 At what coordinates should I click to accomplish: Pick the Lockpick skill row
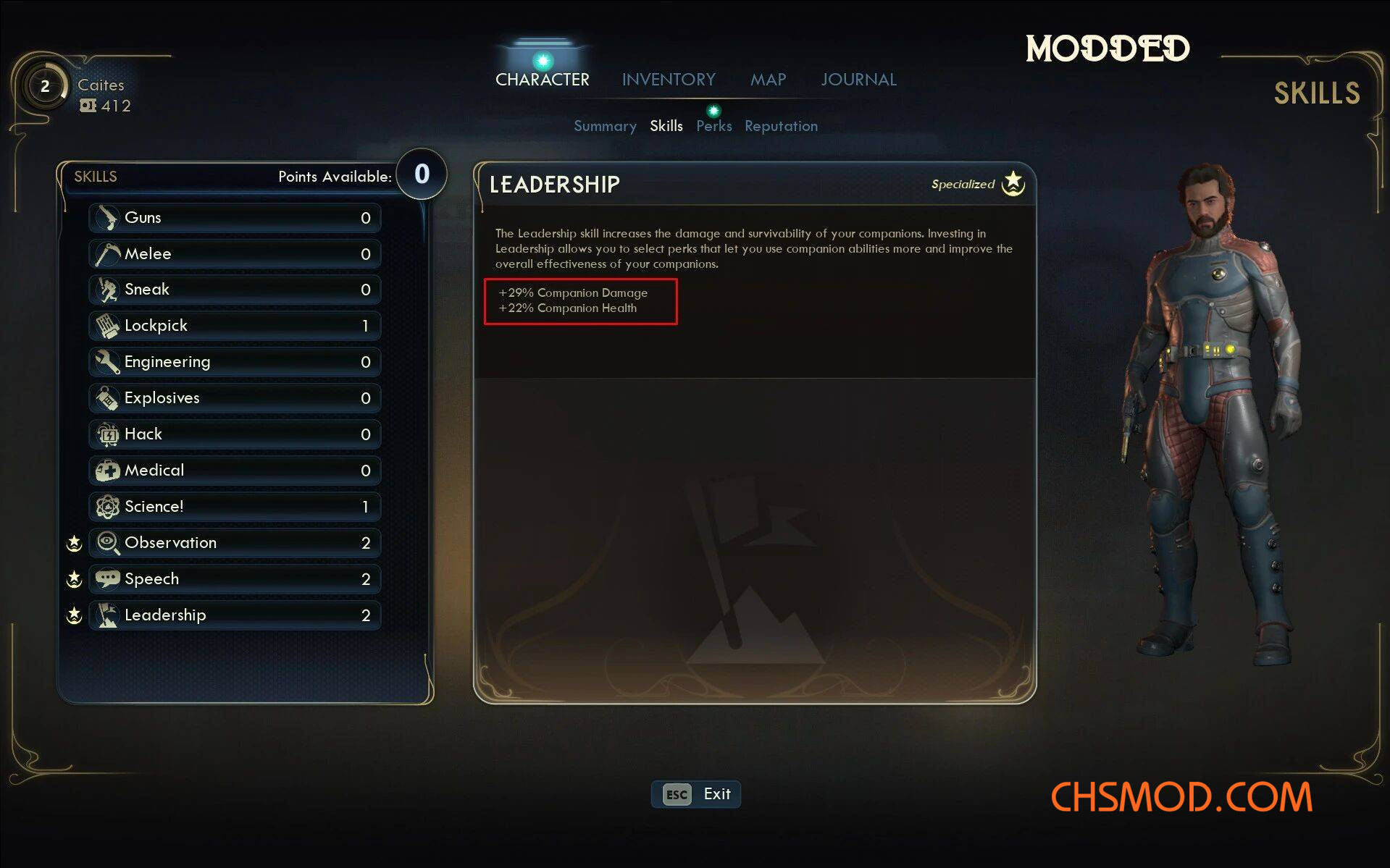(x=235, y=326)
